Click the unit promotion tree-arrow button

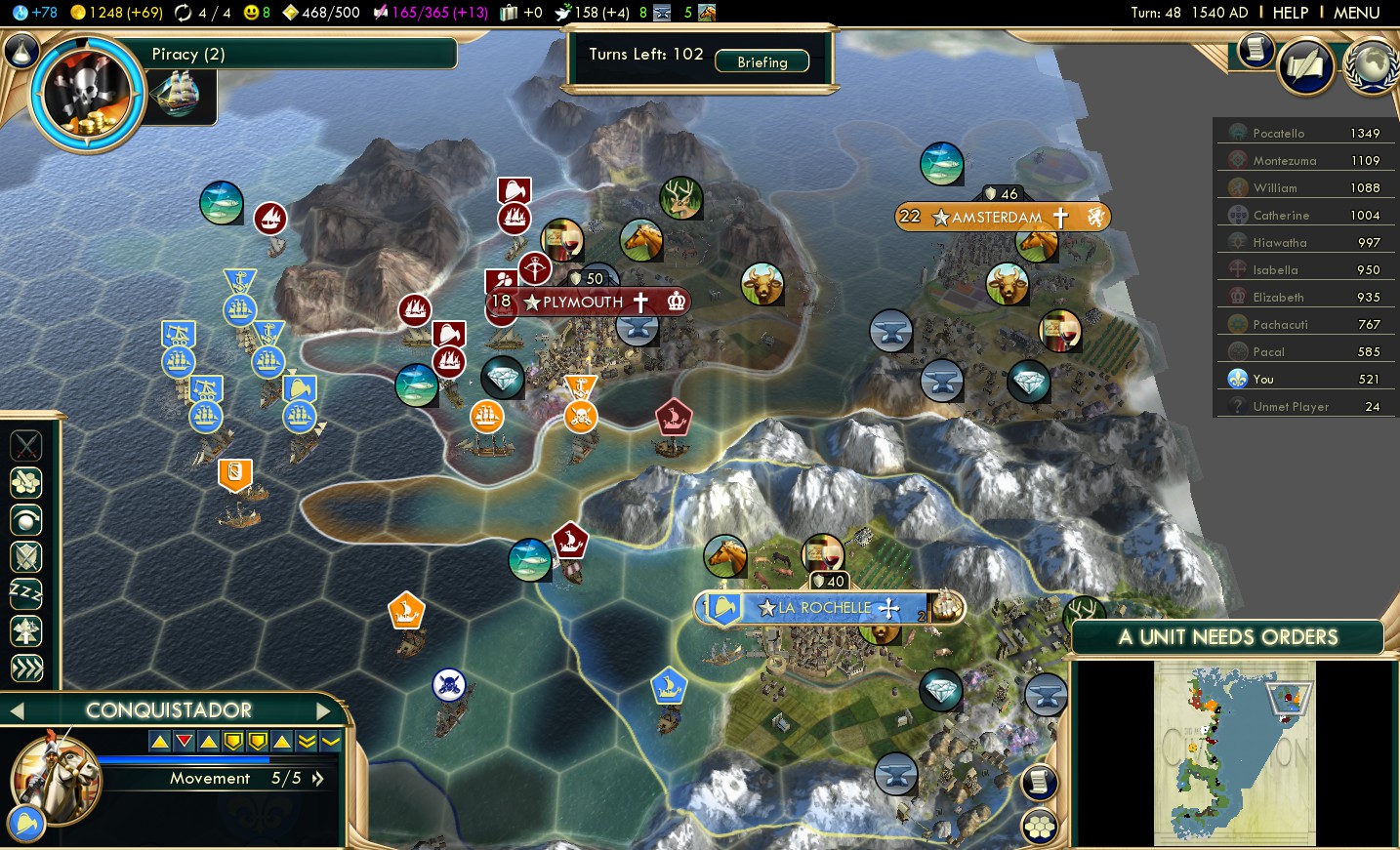click(26, 630)
